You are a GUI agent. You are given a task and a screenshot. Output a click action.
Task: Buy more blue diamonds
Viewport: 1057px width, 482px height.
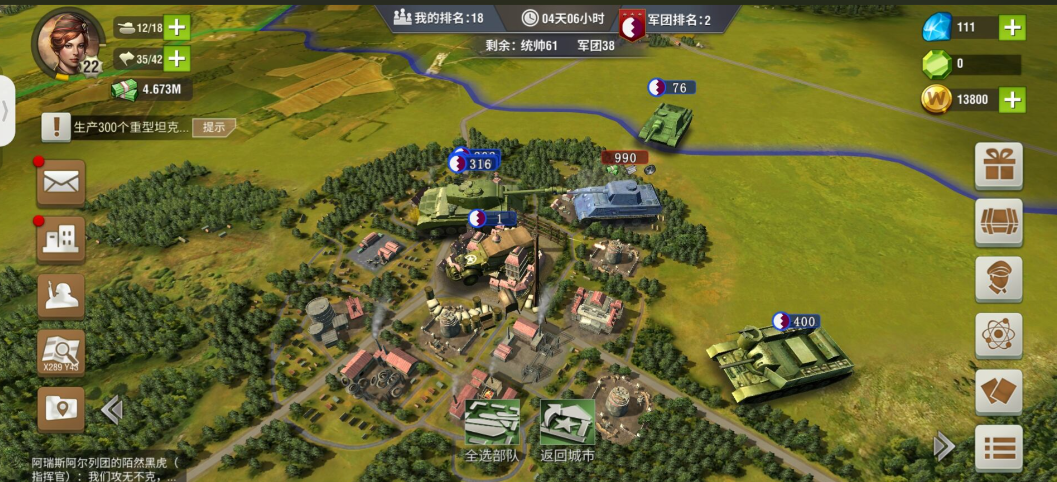coord(1012,27)
